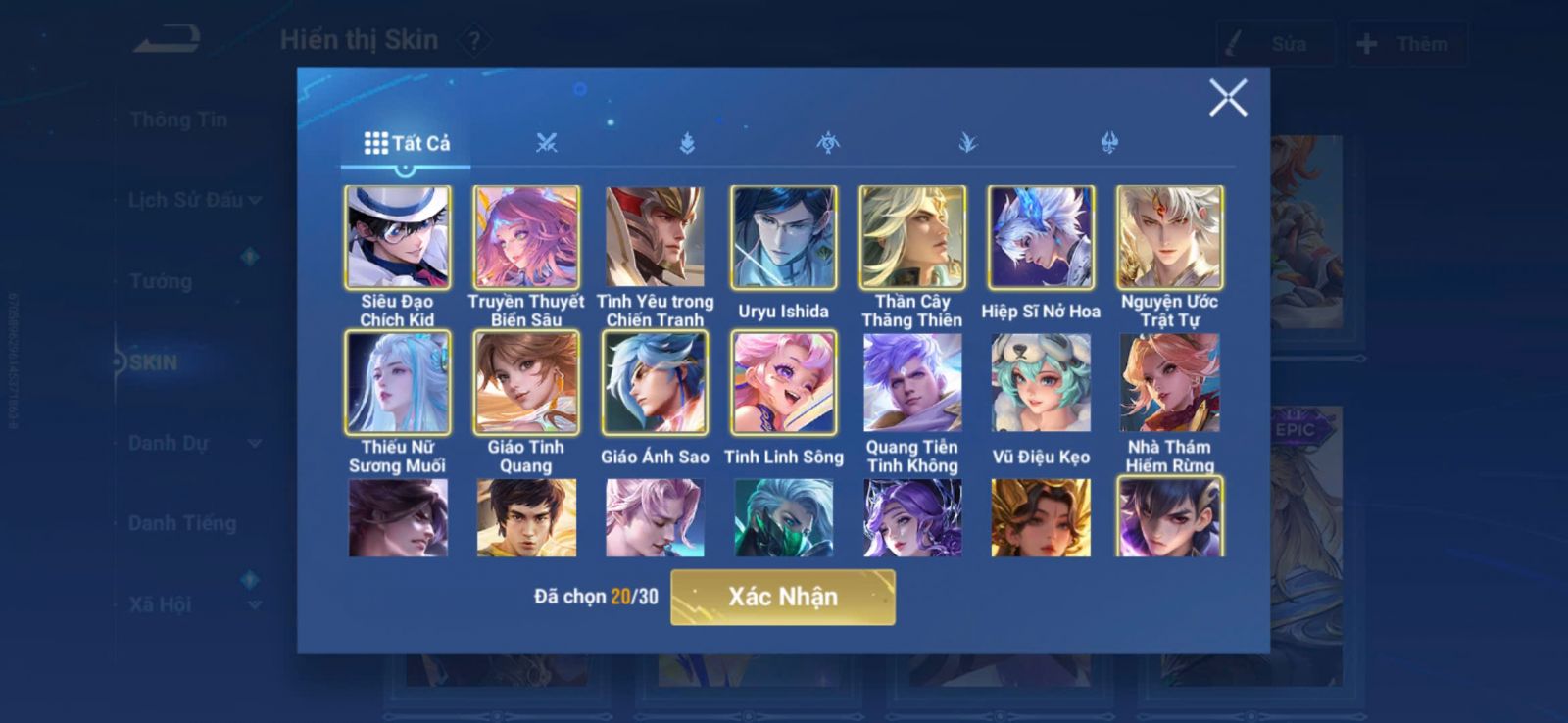
Task: Close the skin selection popup
Action: pos(1227,98)
